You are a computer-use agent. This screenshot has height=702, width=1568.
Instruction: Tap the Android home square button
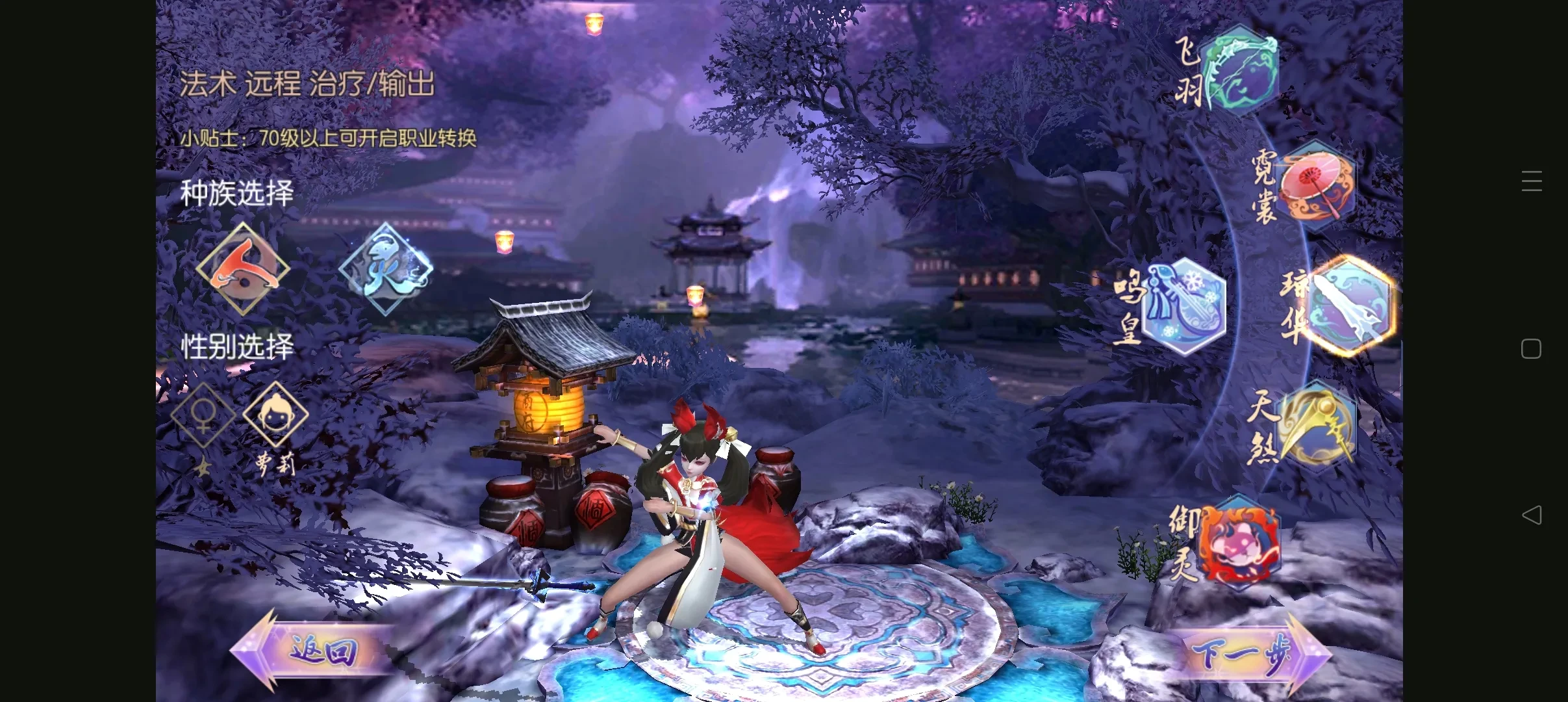pos(1531,349)
